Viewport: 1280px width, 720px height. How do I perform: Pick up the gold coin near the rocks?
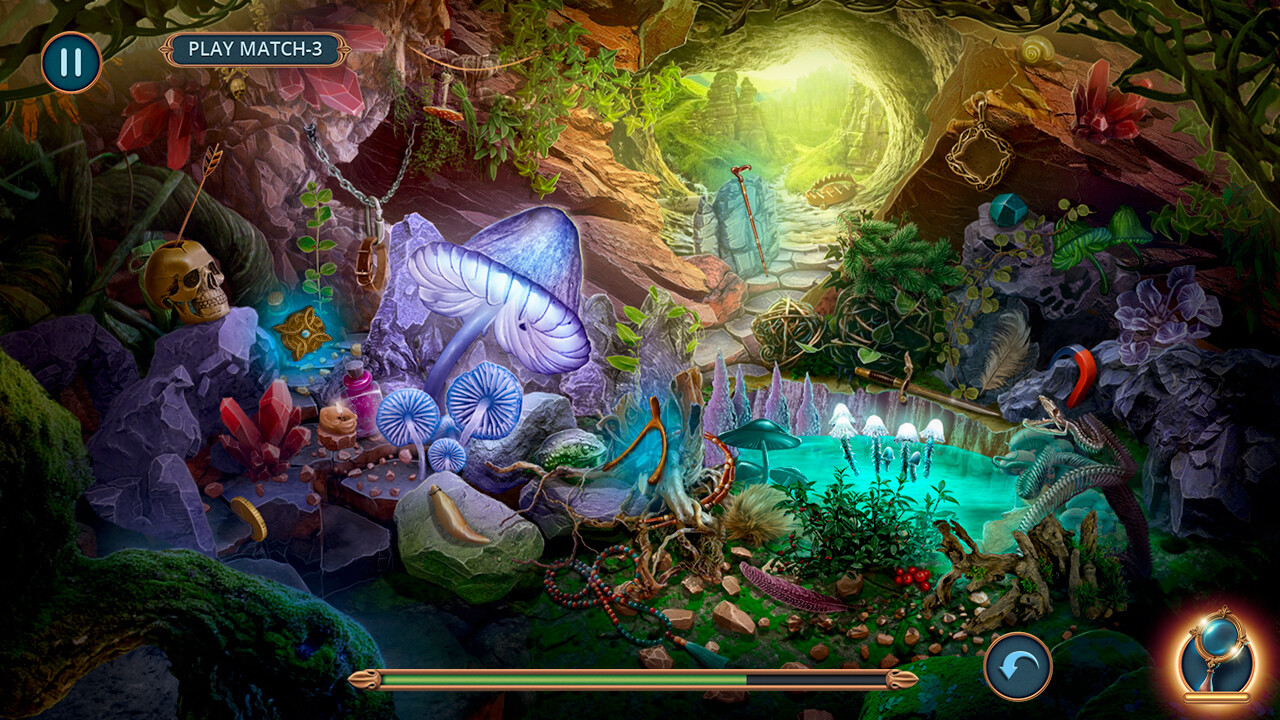248,519
